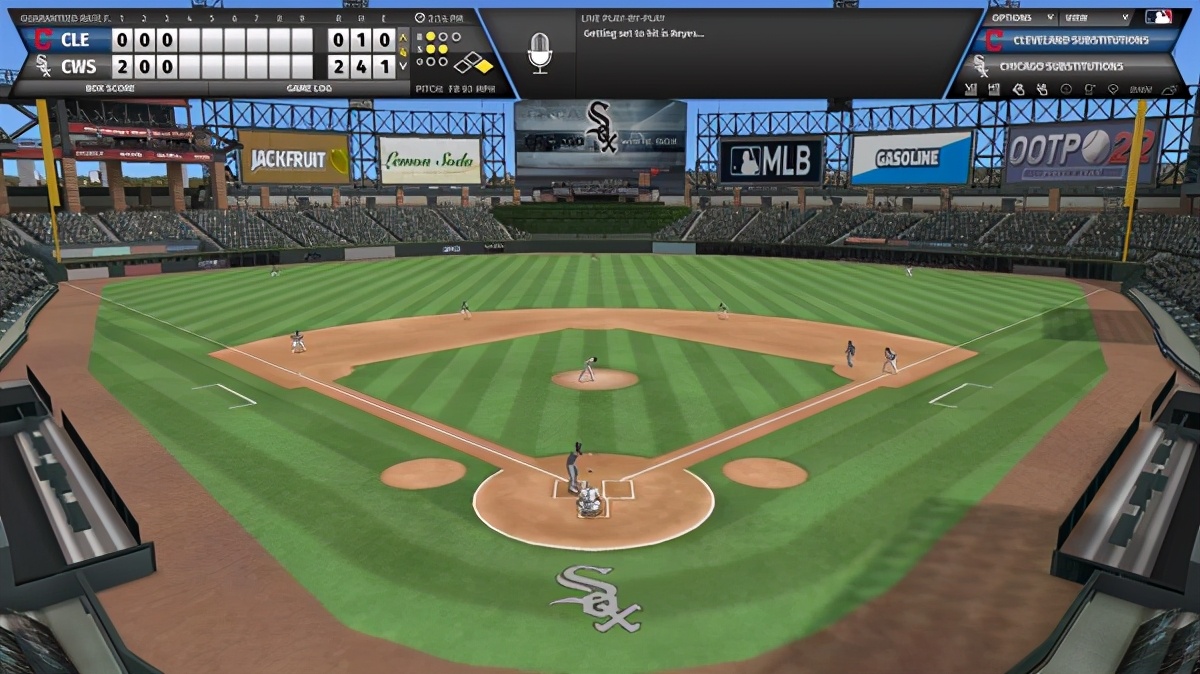This screenshot has height=674, width=1200.
Task: Click the down arrow beside the scoreboard
Action: tap(404, 66)
